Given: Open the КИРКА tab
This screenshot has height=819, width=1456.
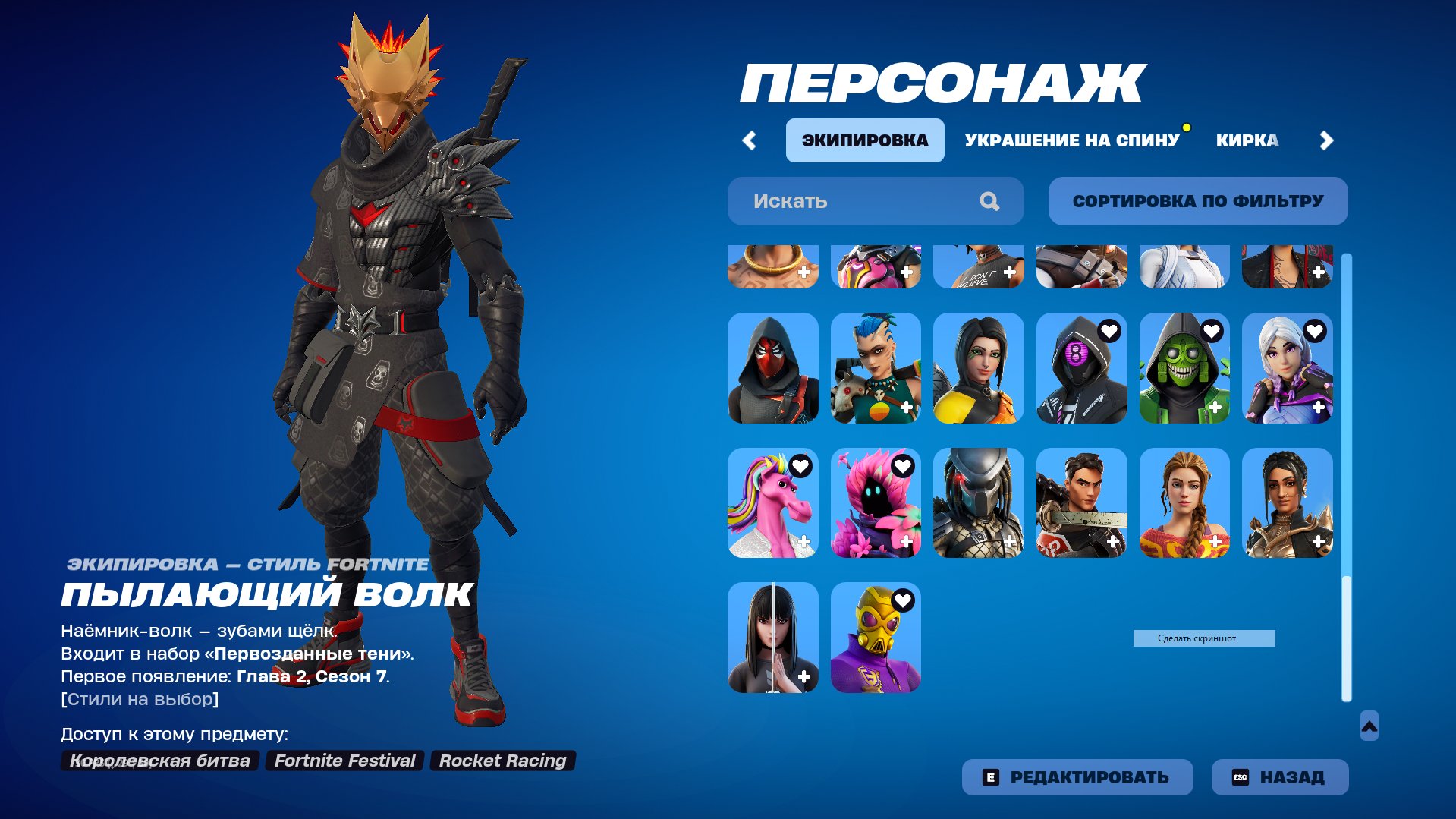Looking at the screenshot, I should (x=1247, y=140).
